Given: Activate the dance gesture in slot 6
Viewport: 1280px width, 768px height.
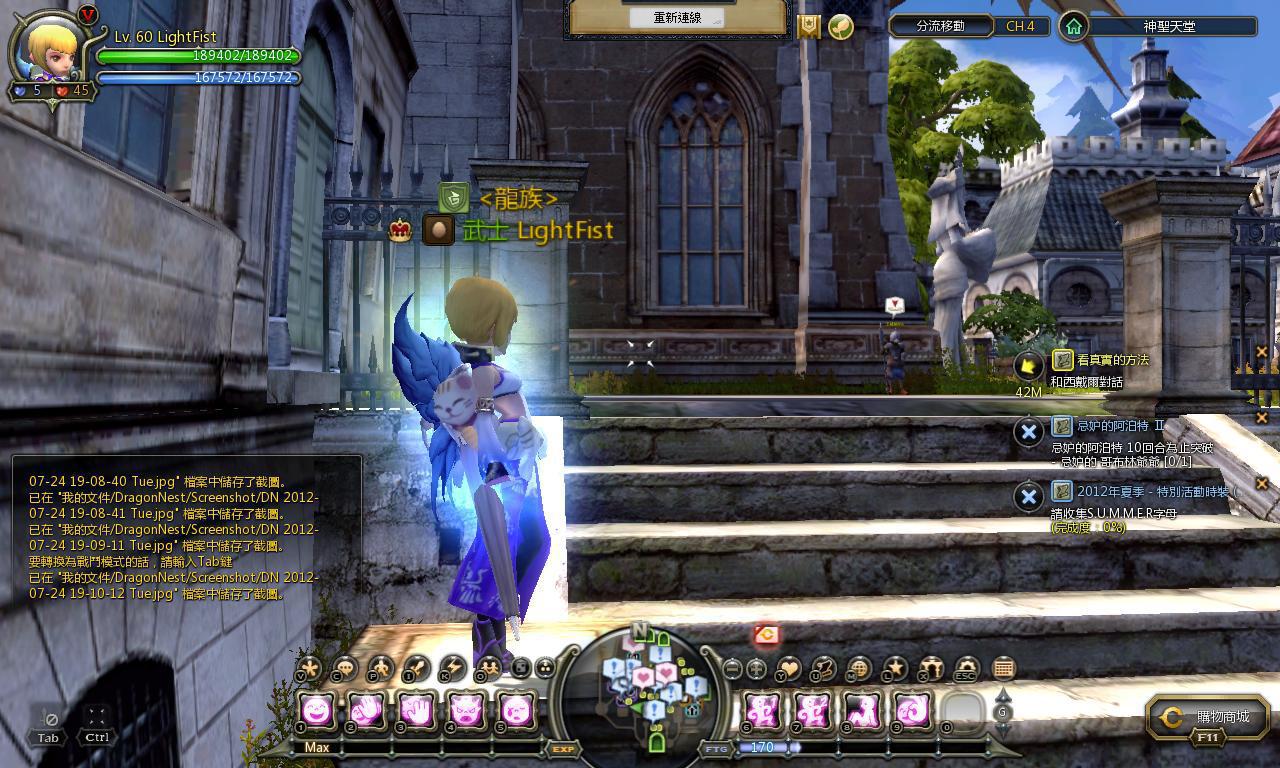Looking at the screenshot, I should coord(764,711).
